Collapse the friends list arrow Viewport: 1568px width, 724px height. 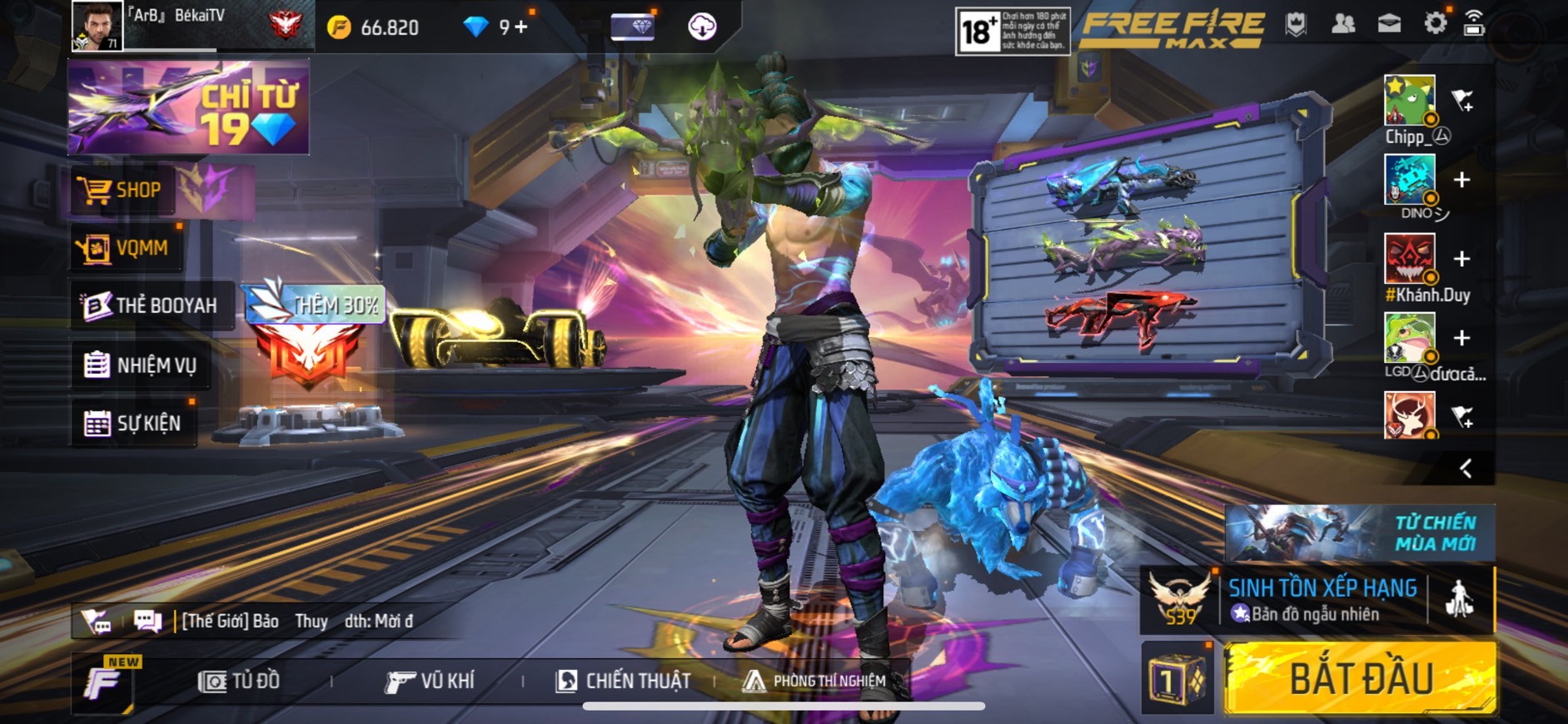pyautogui.click(x=1466, y=469)
